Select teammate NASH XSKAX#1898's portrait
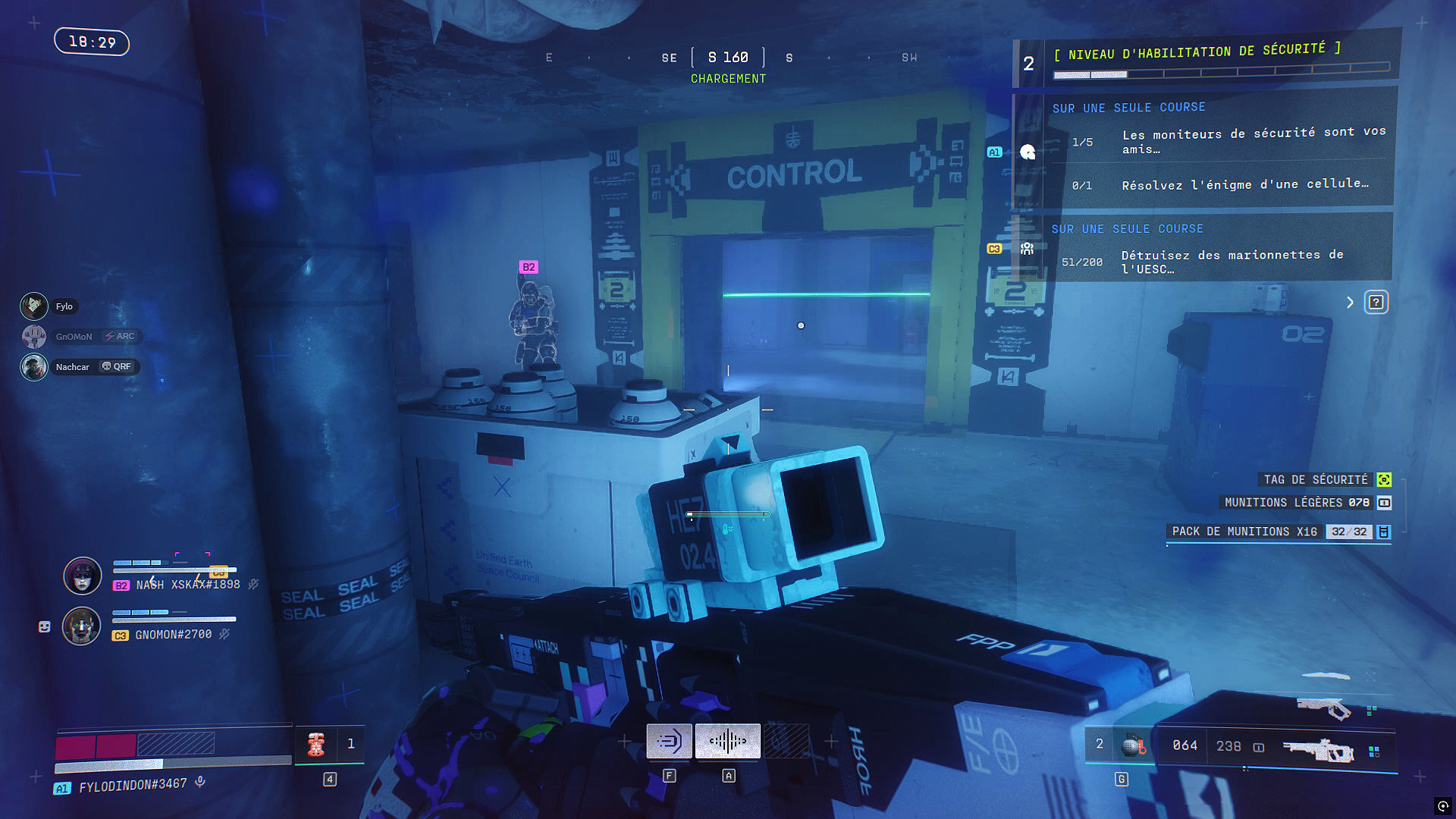This screenshot has height=819, width=1456. click(x=83, y=576)
